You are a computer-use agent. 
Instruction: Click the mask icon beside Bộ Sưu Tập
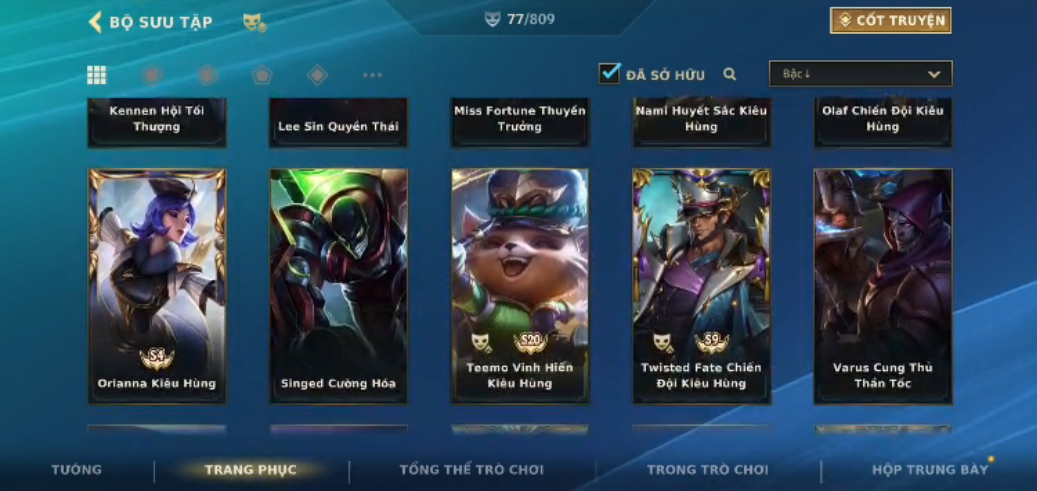tap(254, 22)
